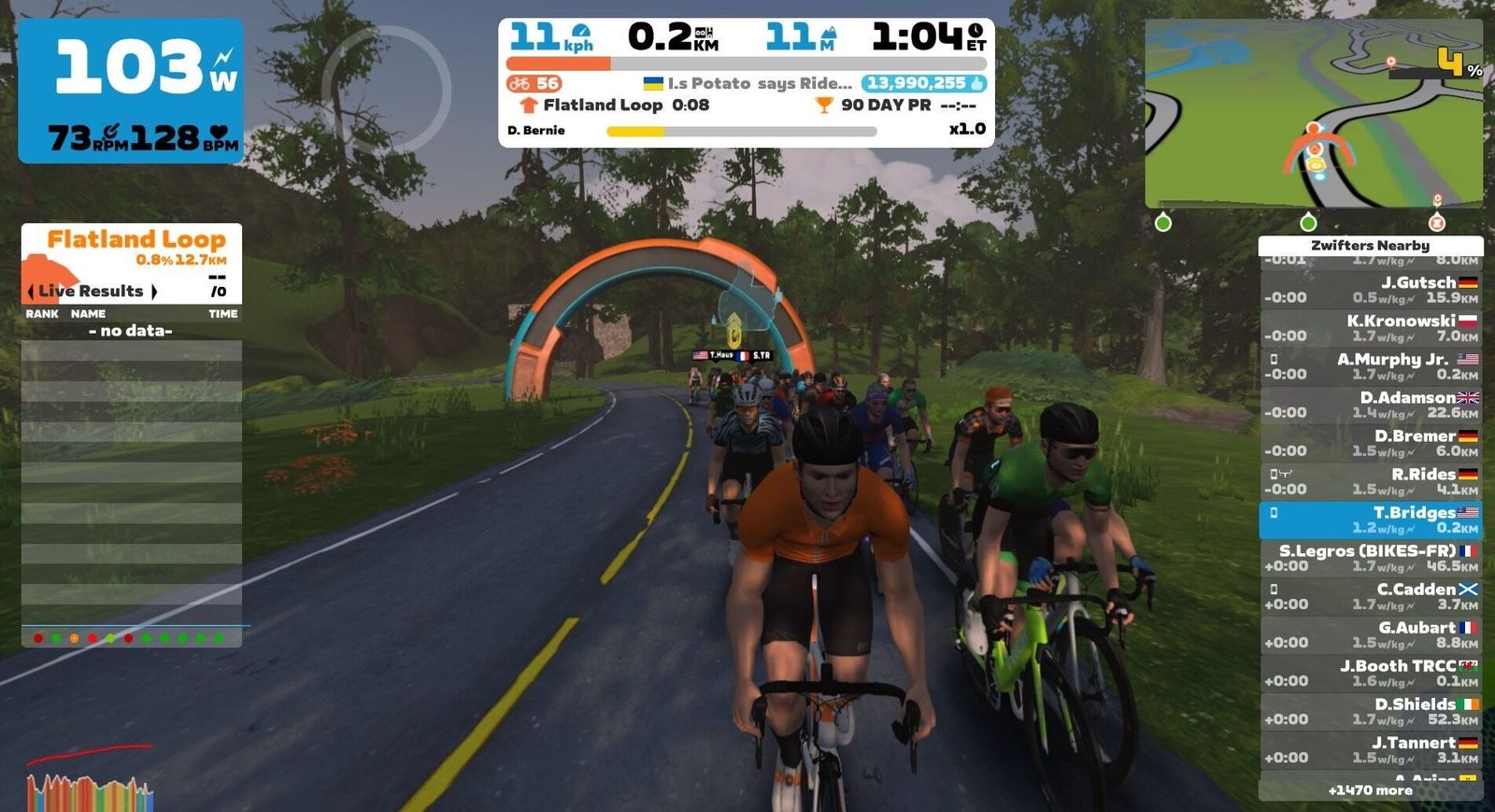
Task: Select S.Legros (BIKES-FR) rider entry
Action: (1370, 558)
